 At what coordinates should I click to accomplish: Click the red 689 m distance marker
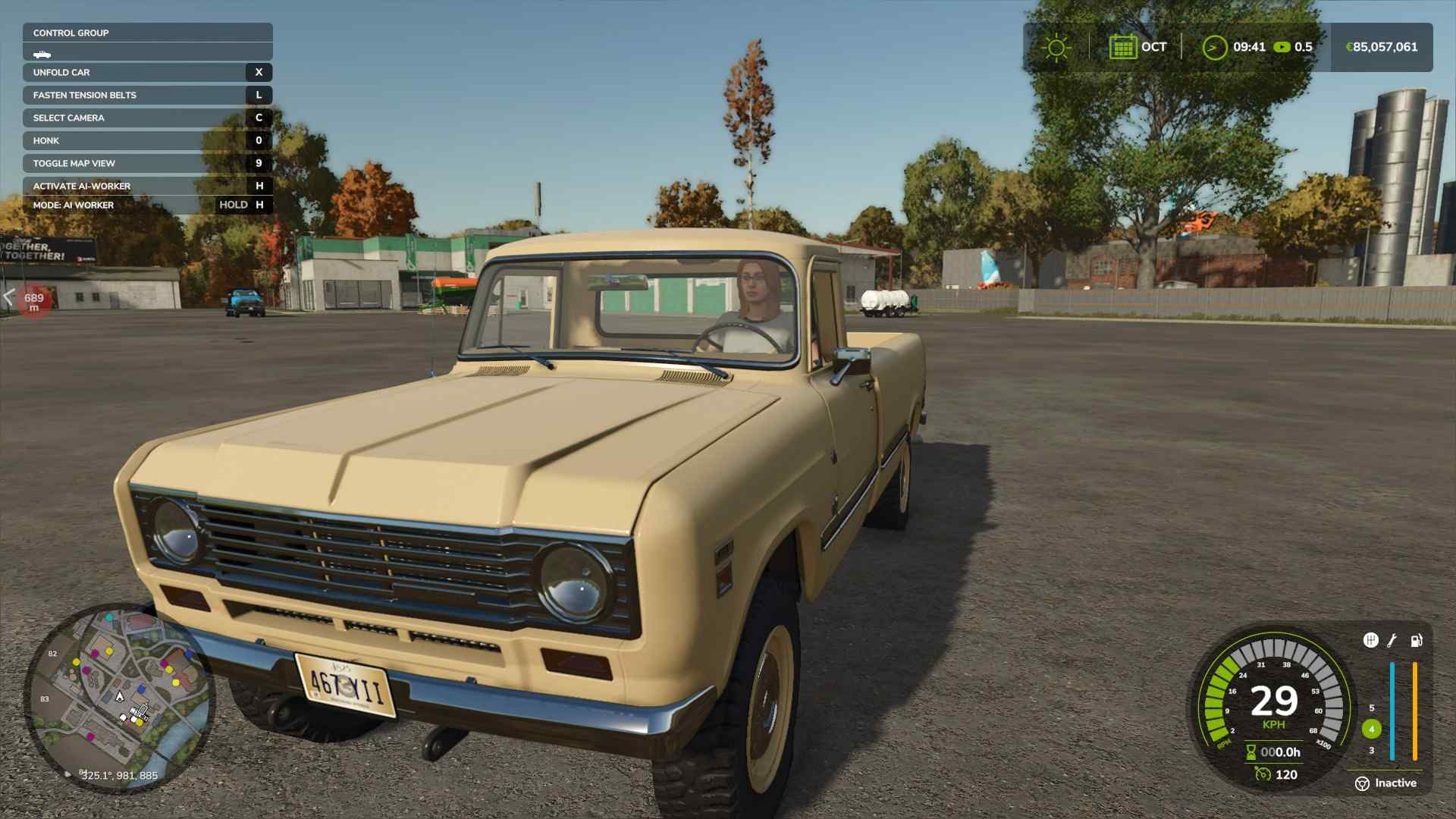tap(33, 302)
